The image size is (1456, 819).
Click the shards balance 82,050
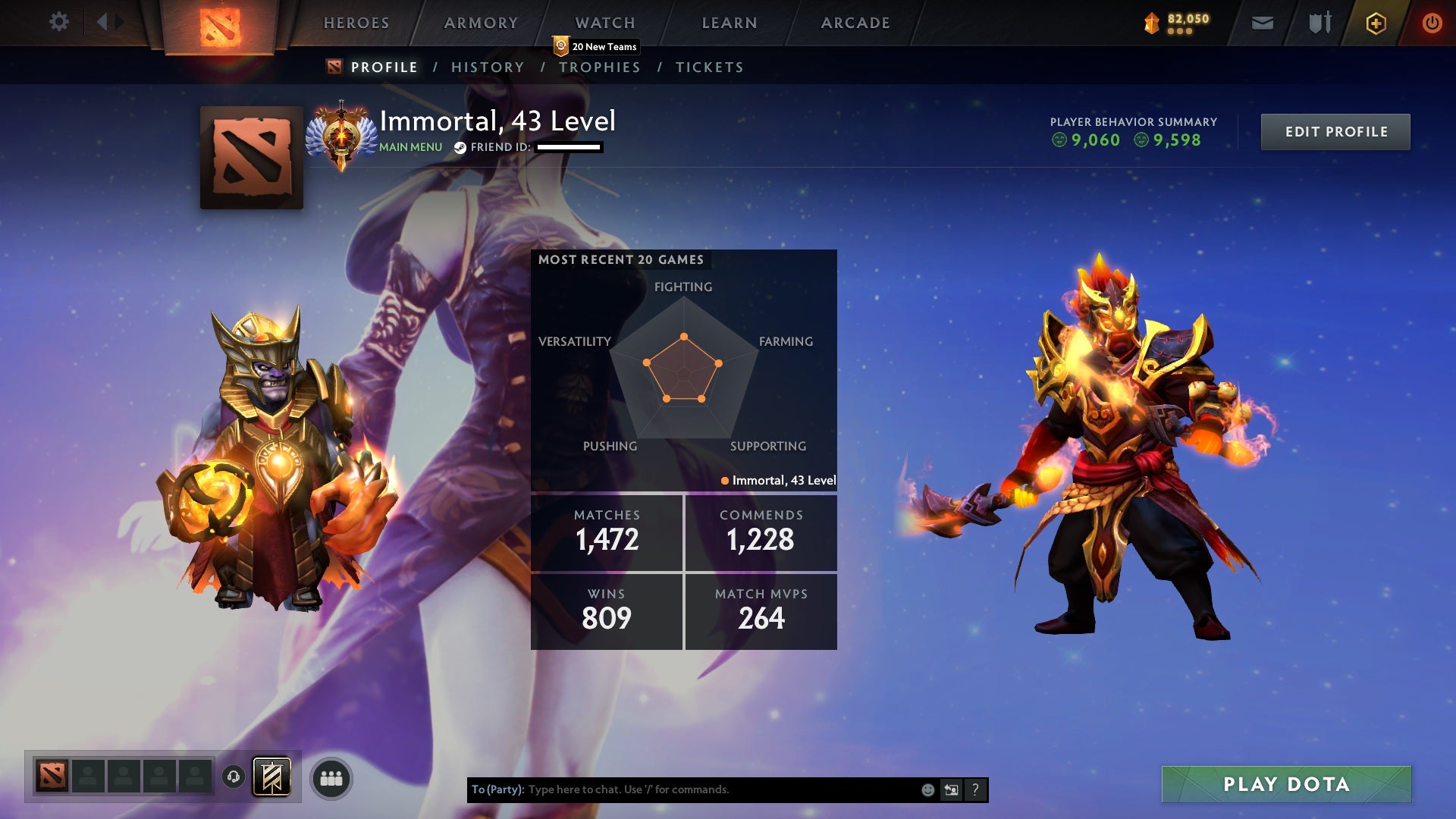pyautogui.click(x=1178, y=23)
